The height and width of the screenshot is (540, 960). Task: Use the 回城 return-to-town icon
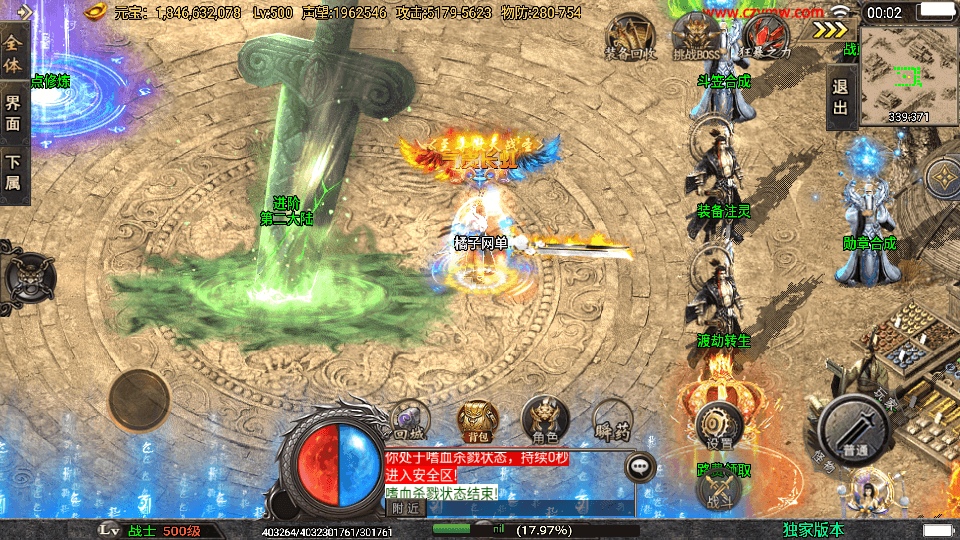(410, 420)
